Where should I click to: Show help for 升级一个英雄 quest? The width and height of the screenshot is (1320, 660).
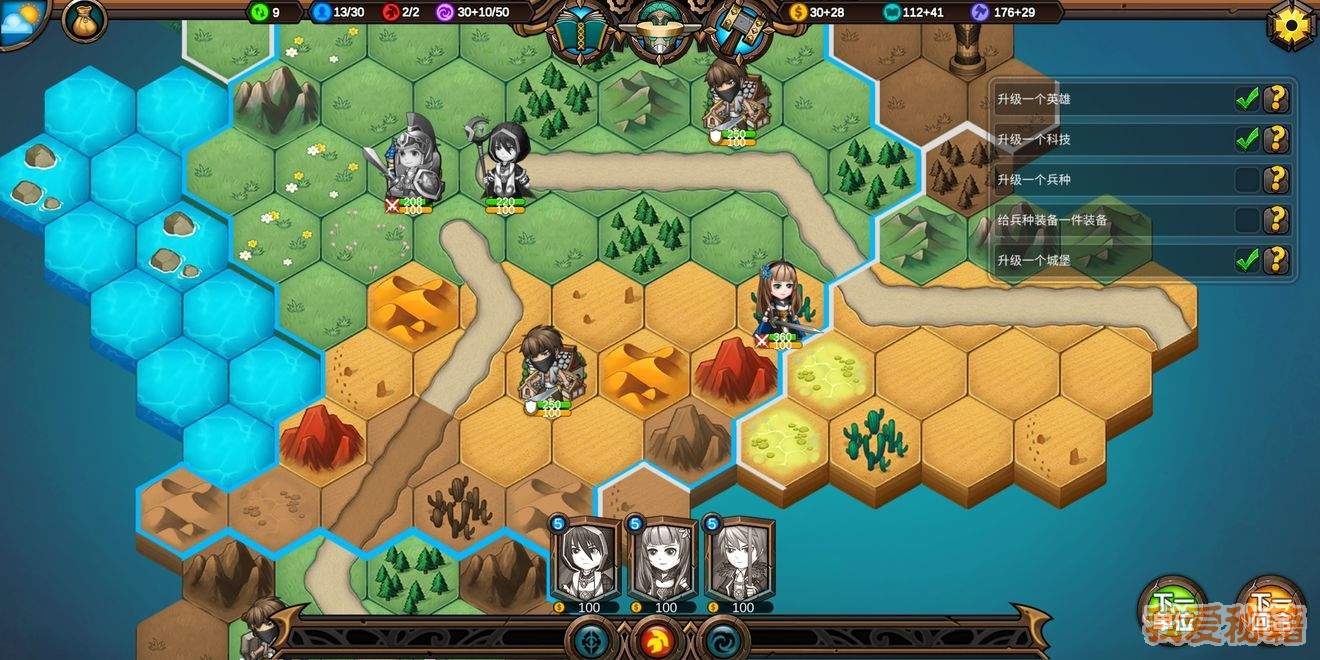pos(1276,99)
